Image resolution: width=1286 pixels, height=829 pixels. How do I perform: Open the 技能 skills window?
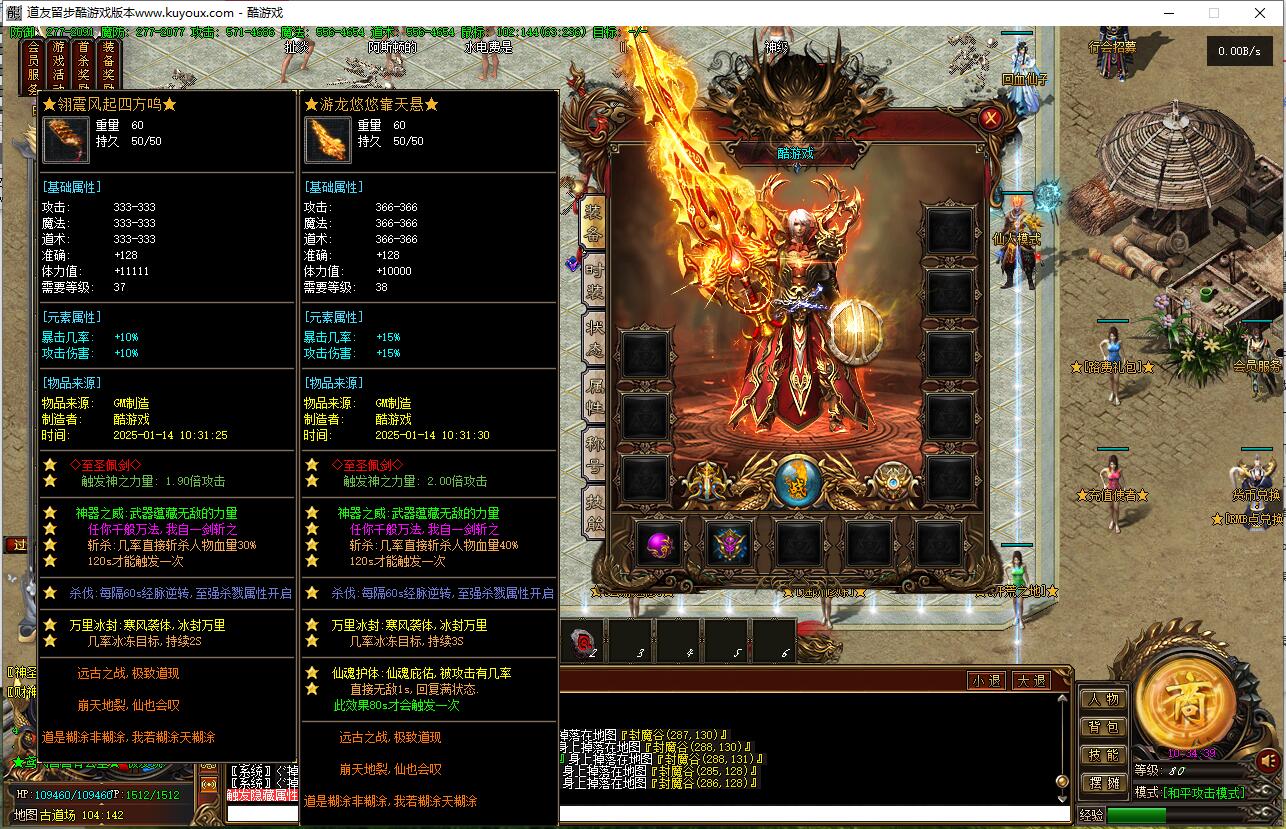tap(1104, 756)
